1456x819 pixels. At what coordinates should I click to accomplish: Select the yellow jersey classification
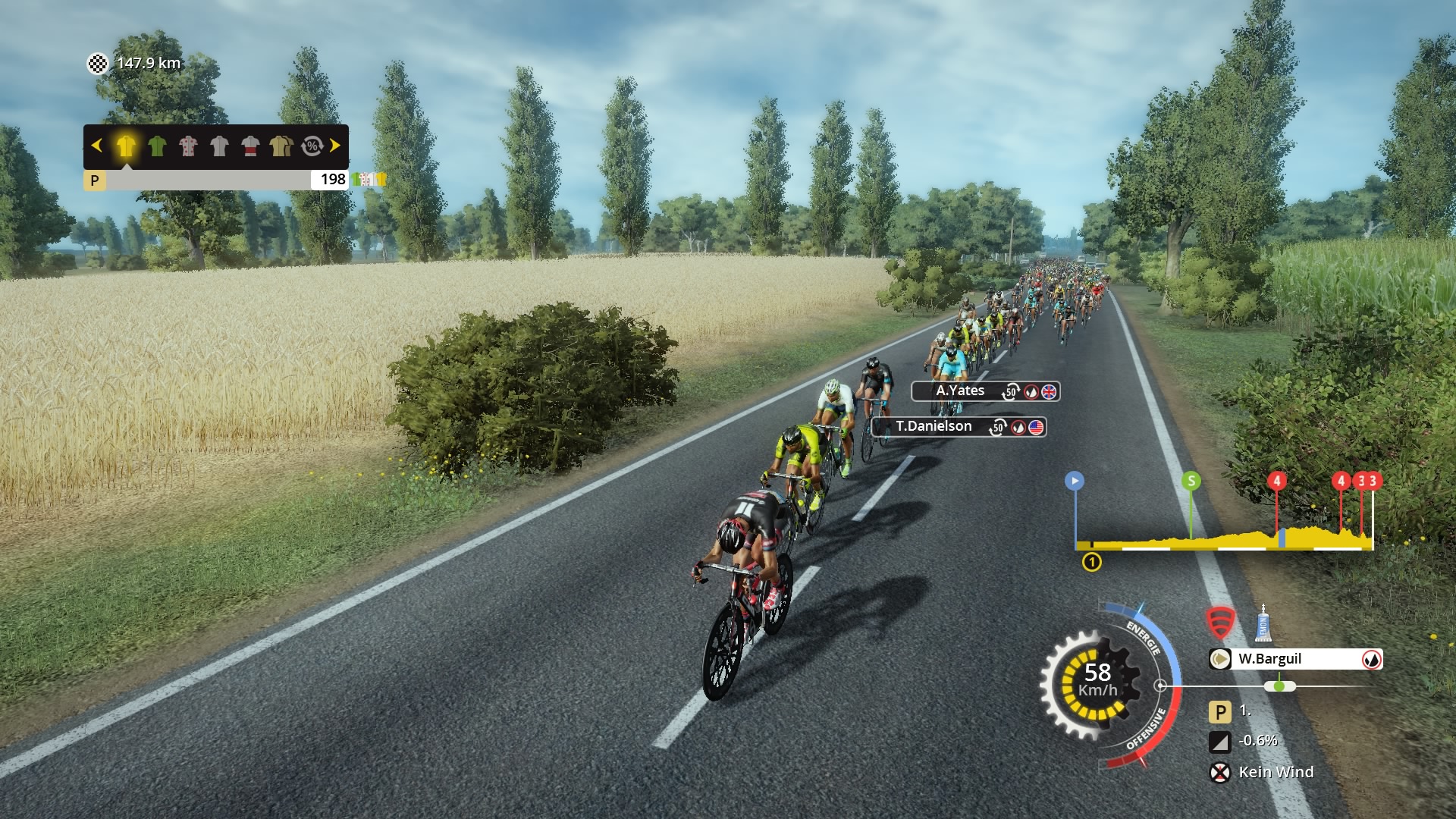tap(126, 146)
